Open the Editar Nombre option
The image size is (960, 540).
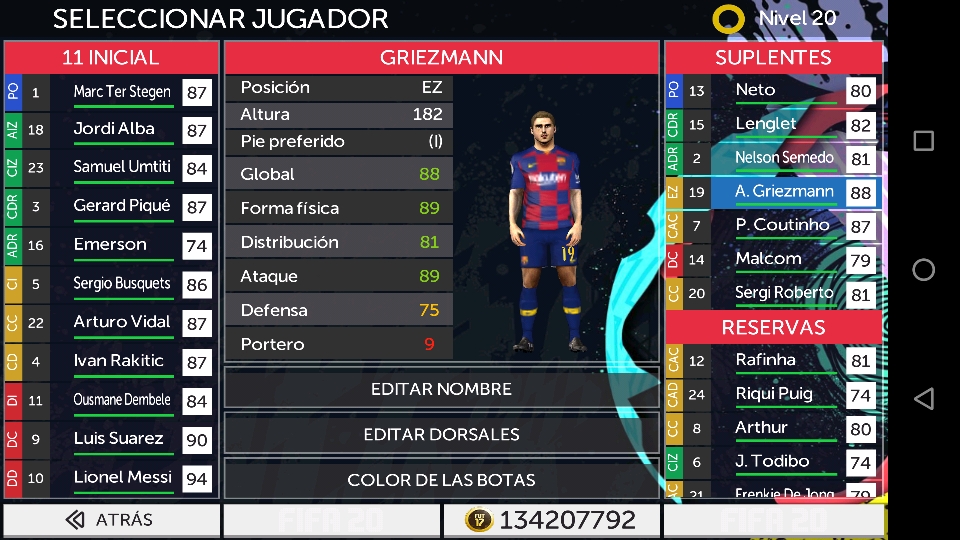click(441, 389)
